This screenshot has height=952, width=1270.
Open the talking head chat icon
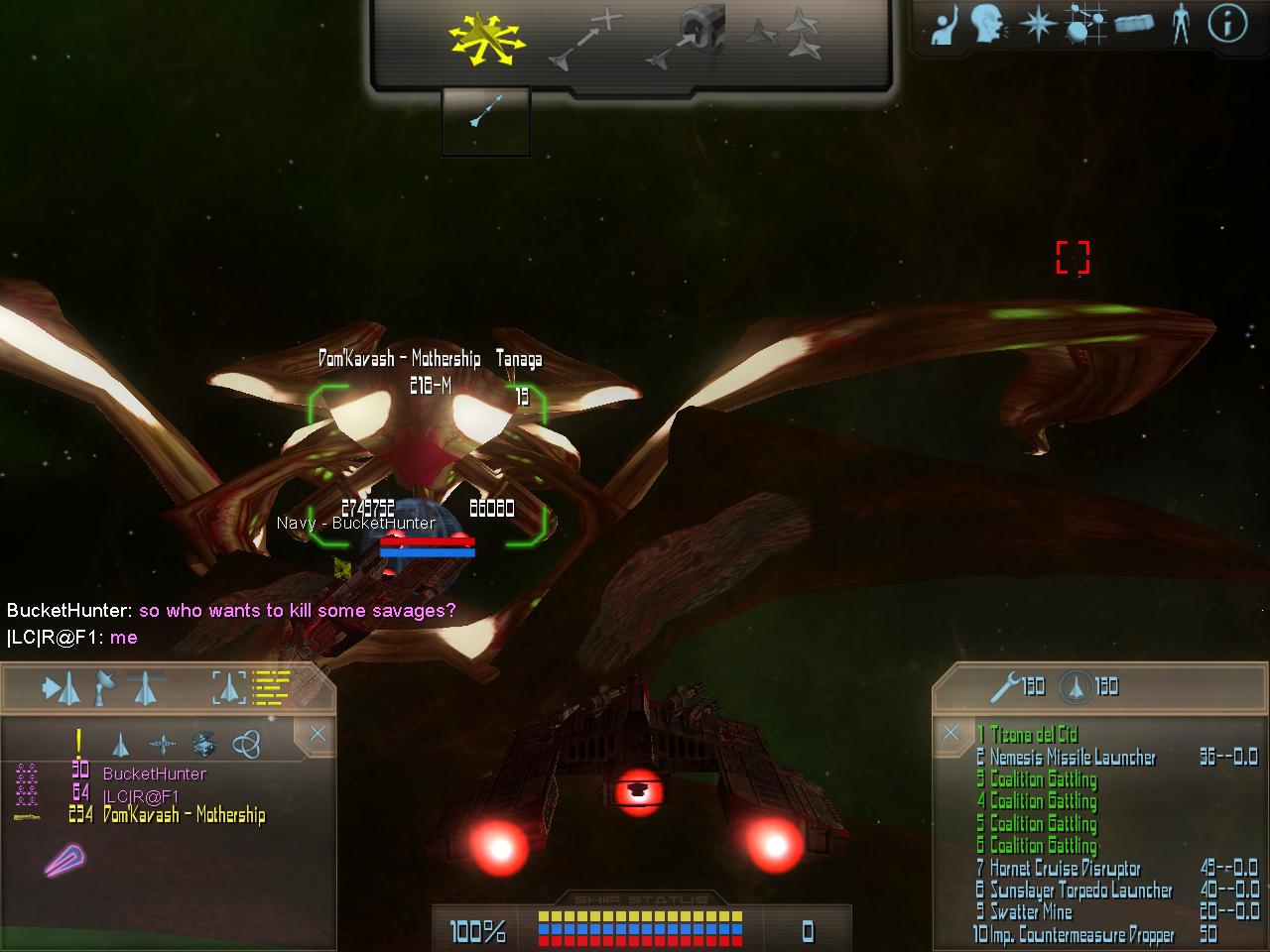click(988, 24)
